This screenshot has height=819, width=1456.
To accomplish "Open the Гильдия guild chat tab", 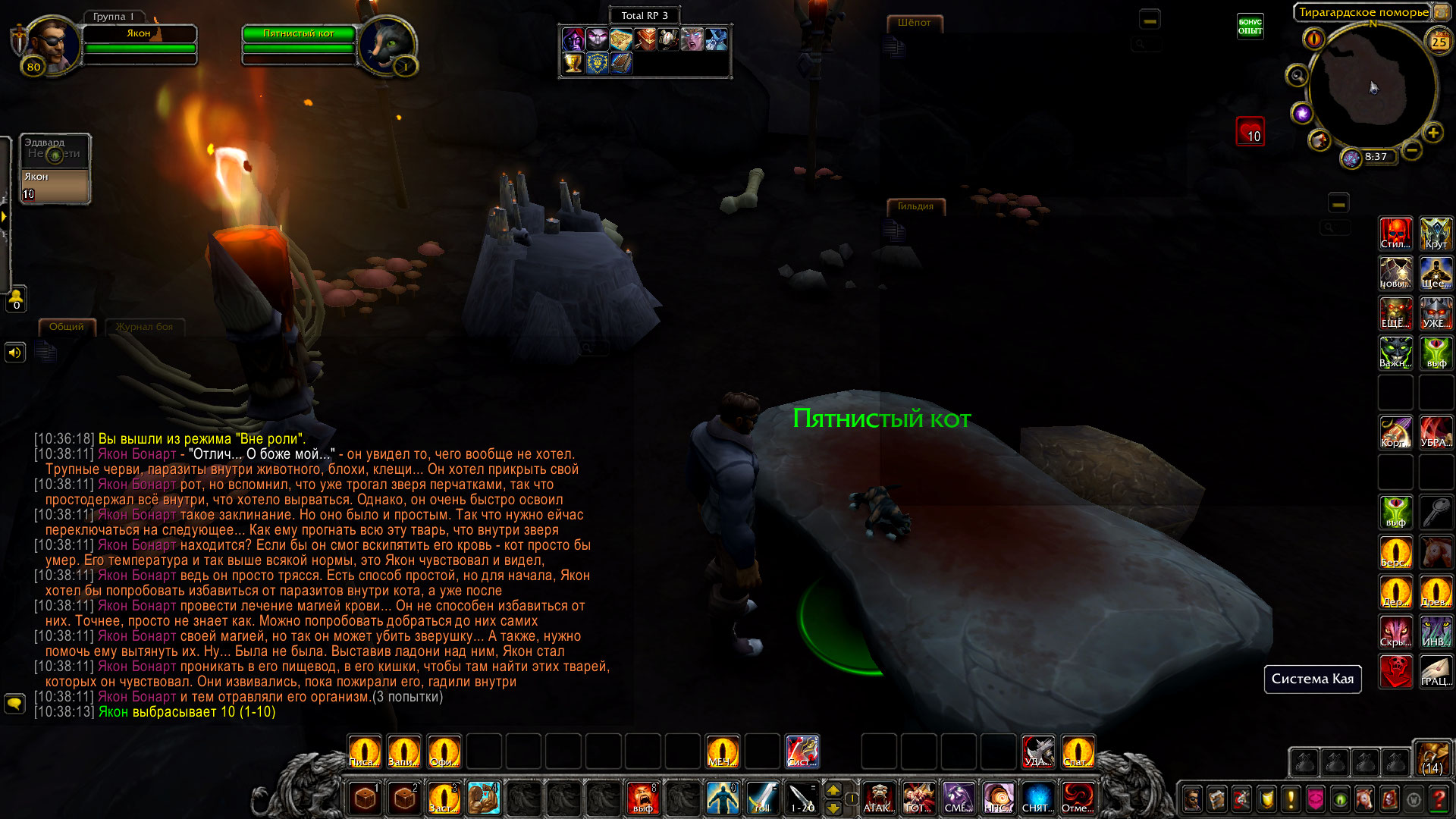I will [x=915, y=206].
